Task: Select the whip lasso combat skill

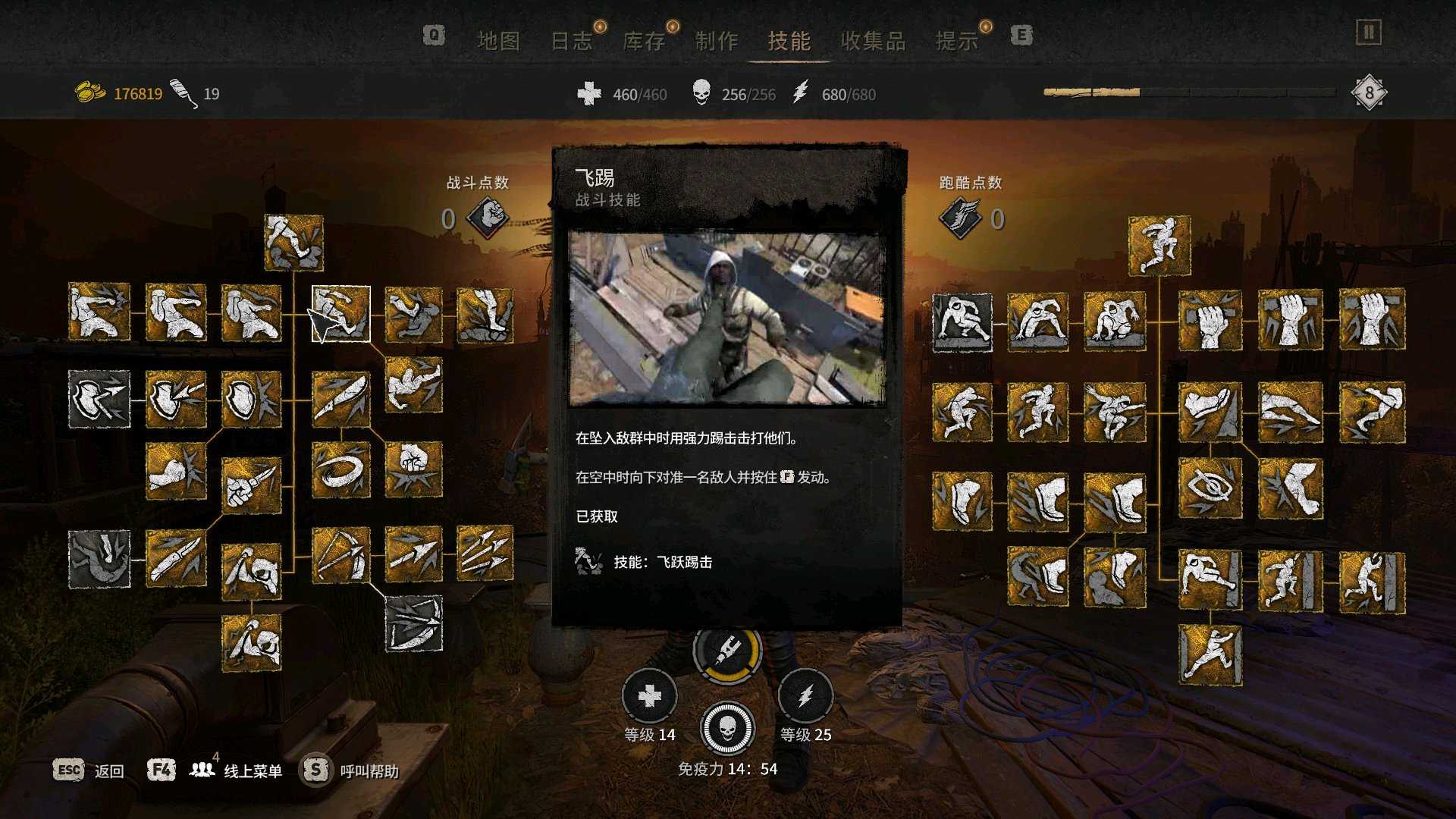Action: pyautogui.click(x=340, y=470)
